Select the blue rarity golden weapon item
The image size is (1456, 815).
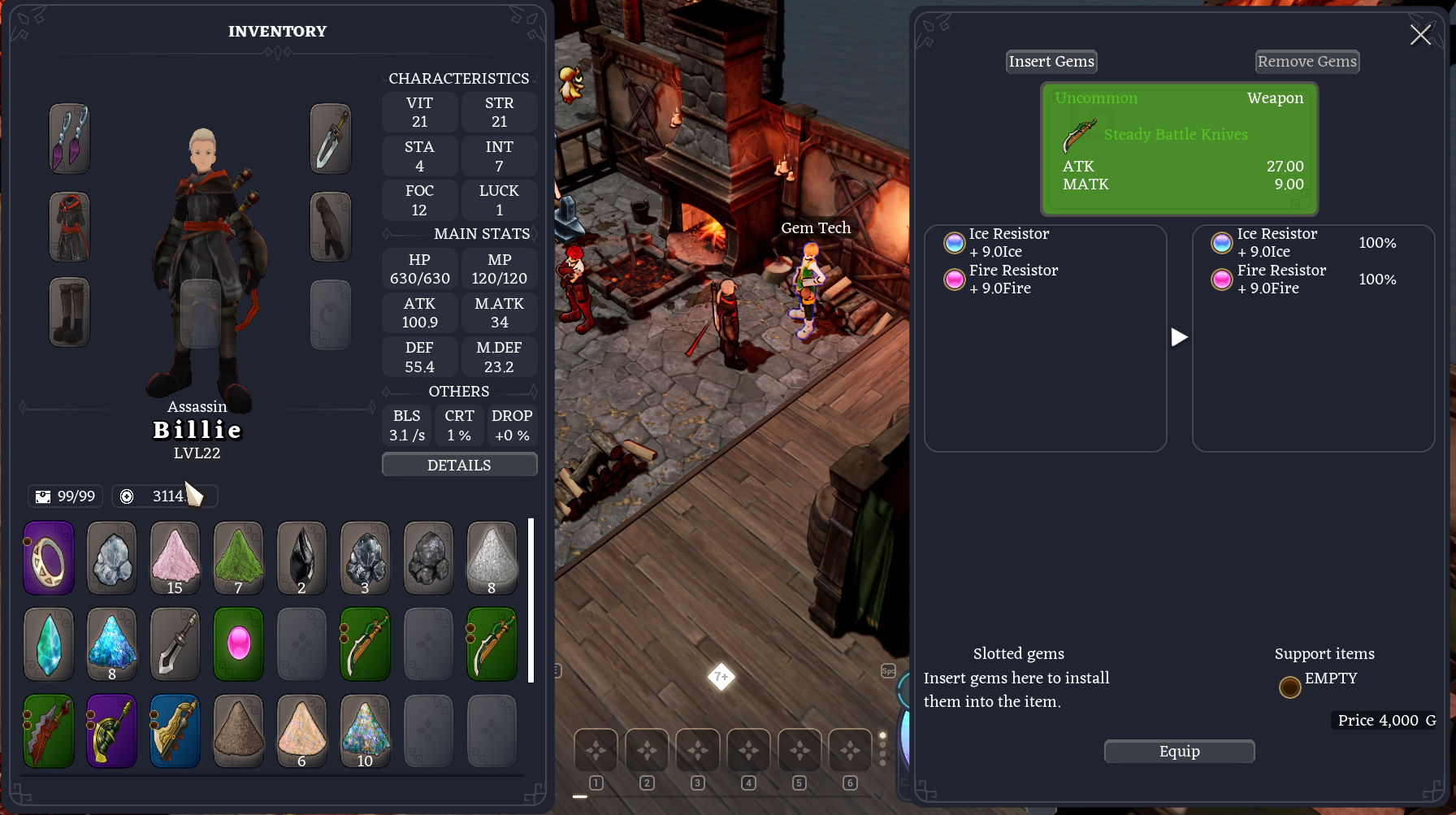[x=175, y=730]
